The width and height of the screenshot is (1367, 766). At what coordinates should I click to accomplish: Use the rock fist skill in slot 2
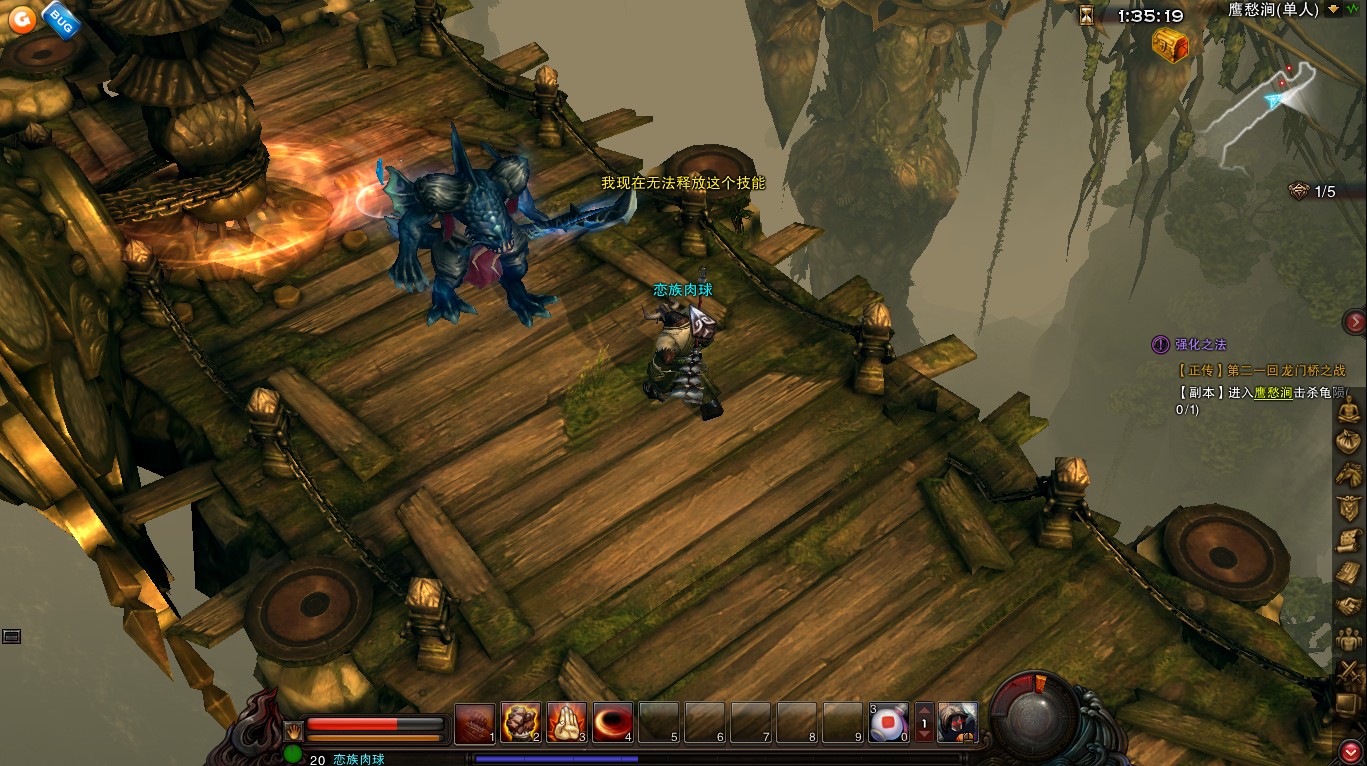pyautogui.click(x=521, y=722)
